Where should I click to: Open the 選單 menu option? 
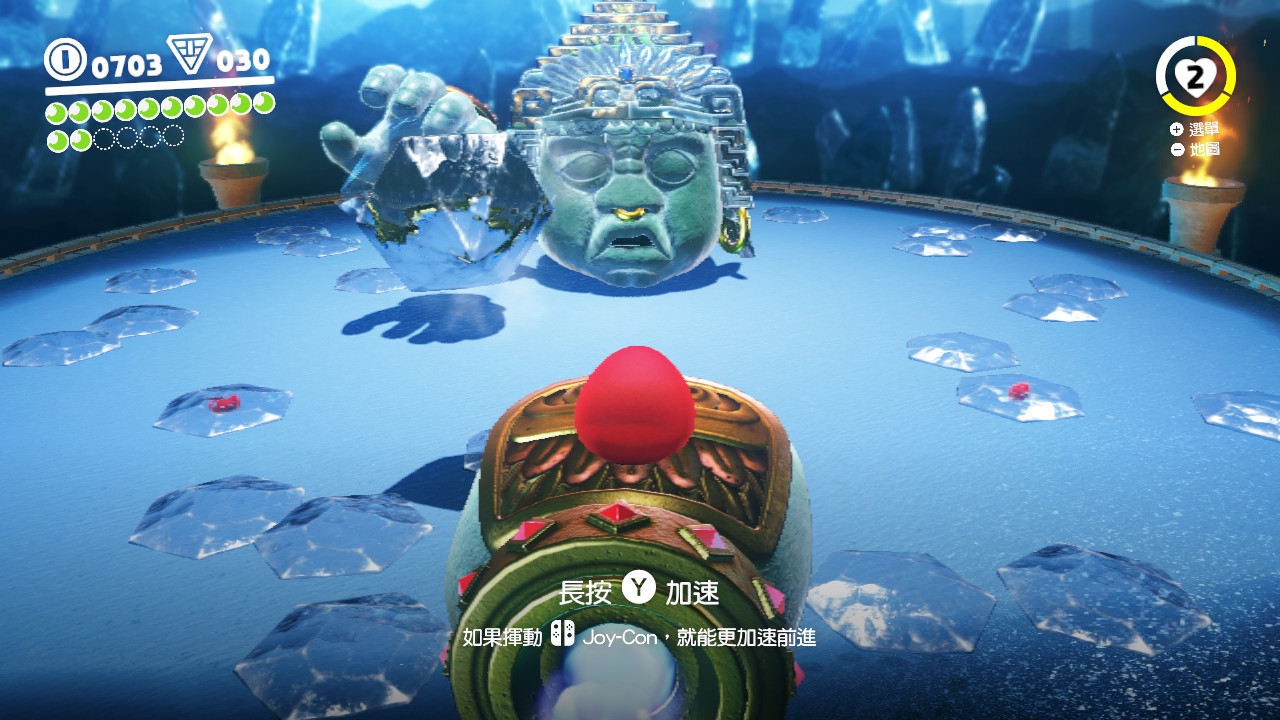click(x=1205, y=128)
